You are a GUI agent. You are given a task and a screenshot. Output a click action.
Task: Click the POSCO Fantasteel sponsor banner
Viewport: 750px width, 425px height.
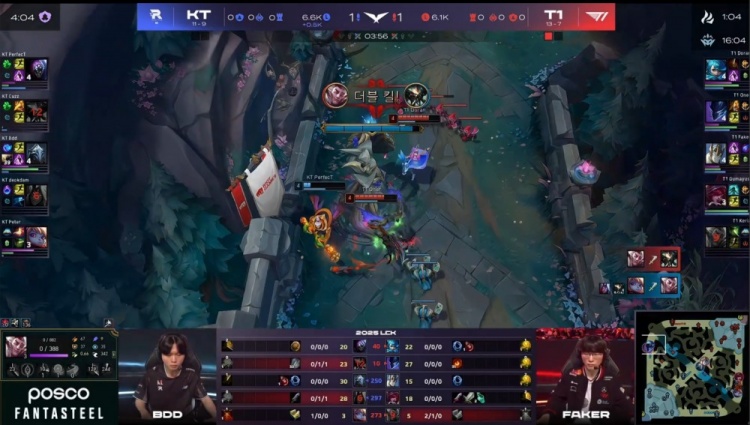click(x=58, y=402)
